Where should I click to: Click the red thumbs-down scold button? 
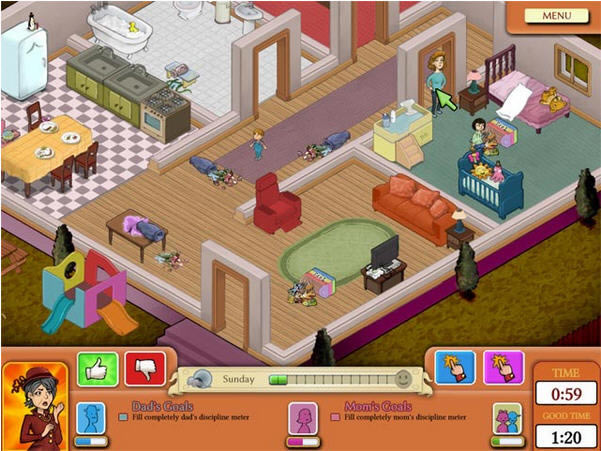[144, 368]
